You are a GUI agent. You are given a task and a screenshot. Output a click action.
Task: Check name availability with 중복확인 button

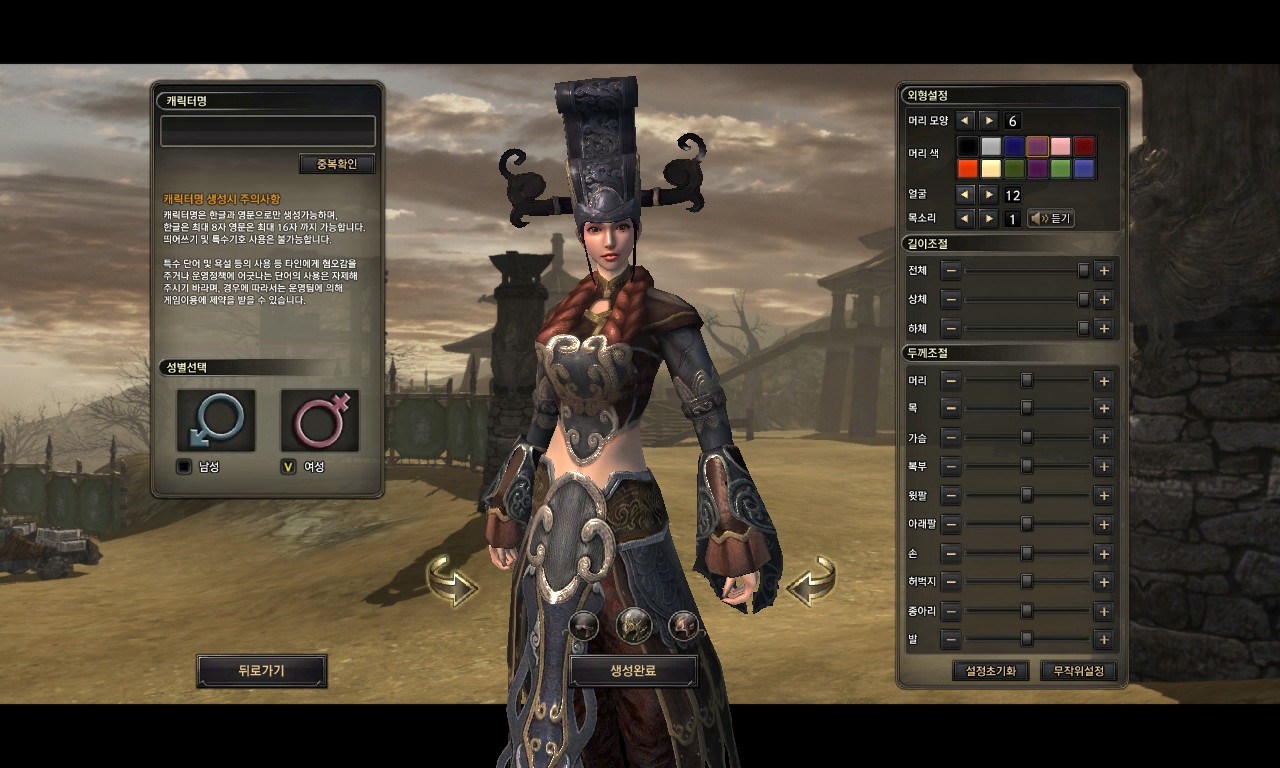coord(336,164)
